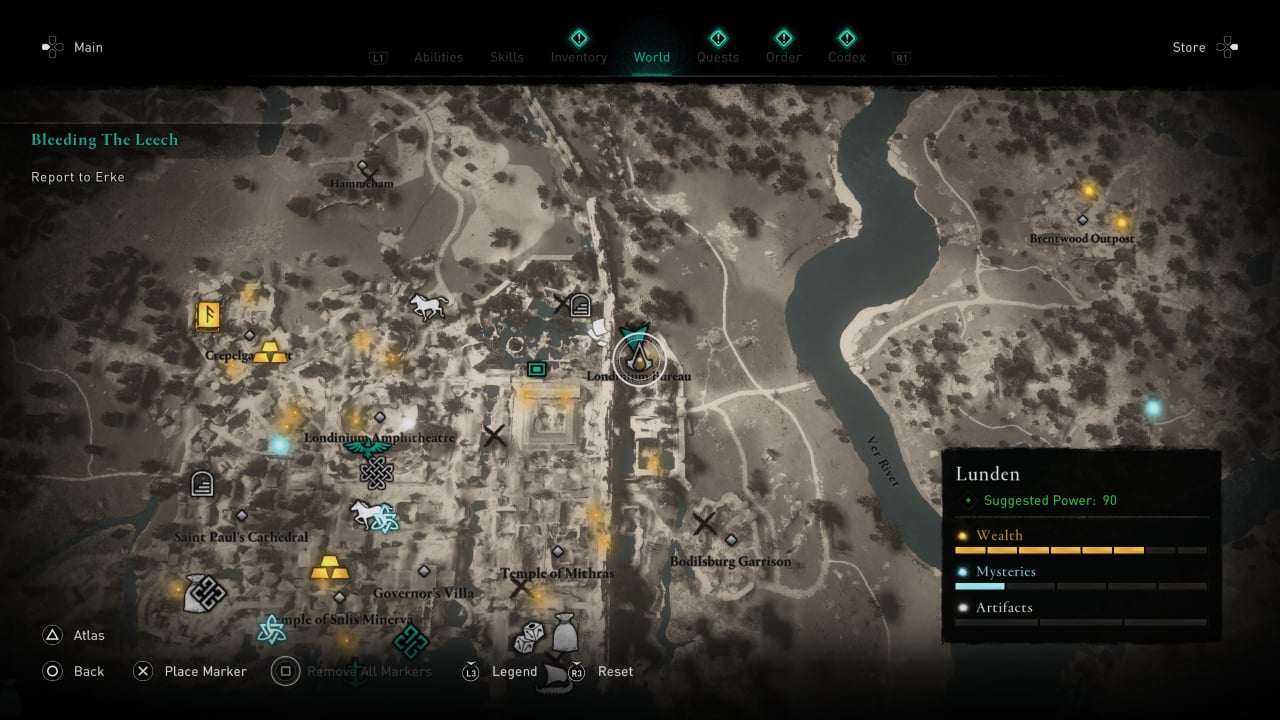Select the gold ingot marker near Governor's Villa

point(329,569)
